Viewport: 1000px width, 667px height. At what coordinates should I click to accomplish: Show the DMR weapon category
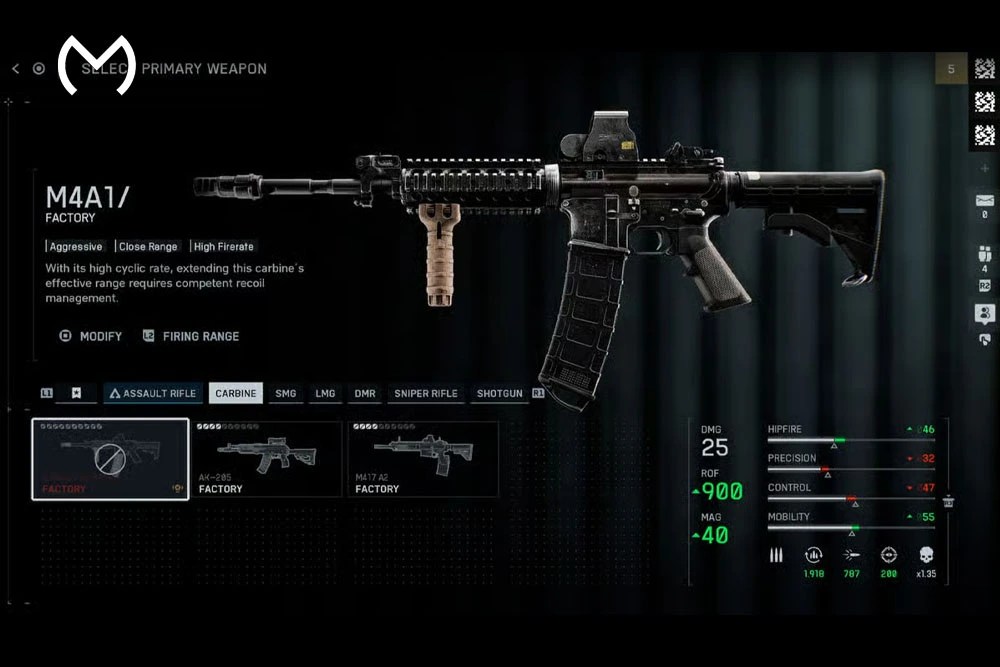[365, 393]
